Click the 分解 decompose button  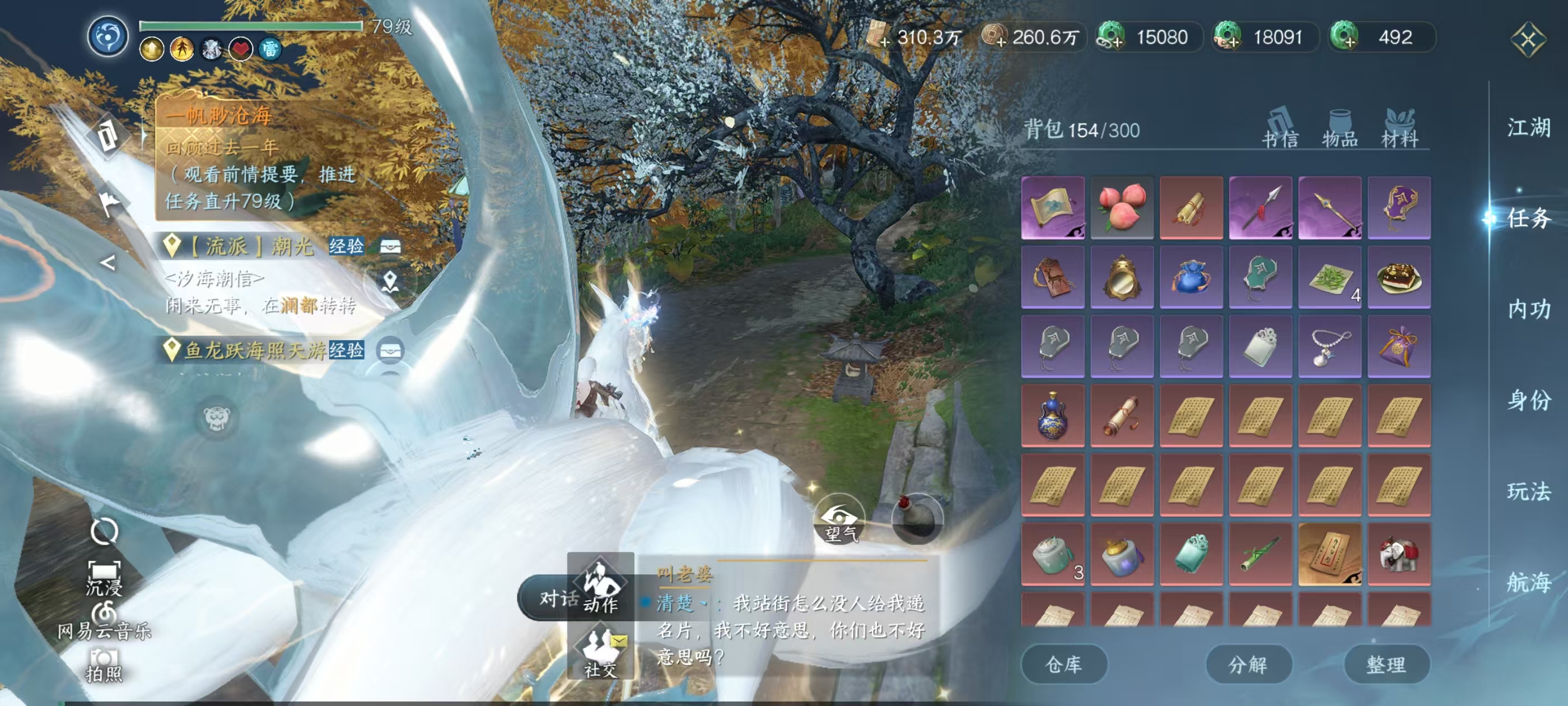pos(1248,664)
